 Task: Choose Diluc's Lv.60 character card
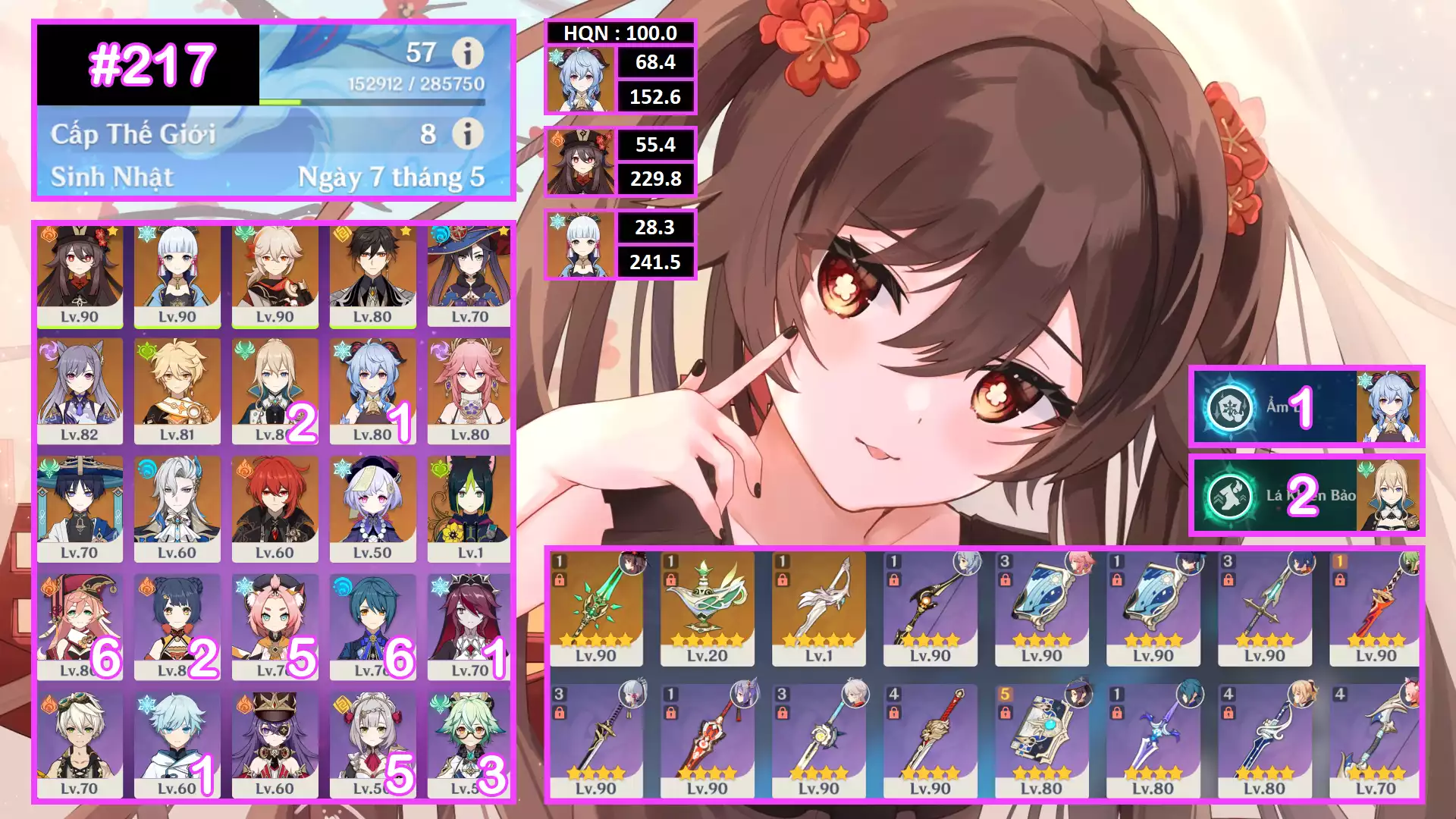pos(275,510)
